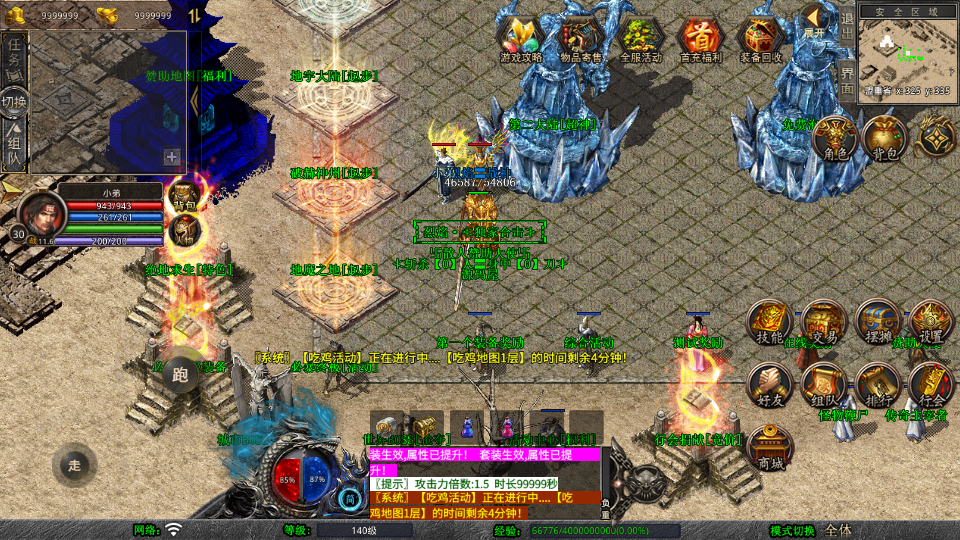This screenshot has width=960, height=540.
Task: Open the 好友 friends handshake icon
Action: (x=770, y=385)
